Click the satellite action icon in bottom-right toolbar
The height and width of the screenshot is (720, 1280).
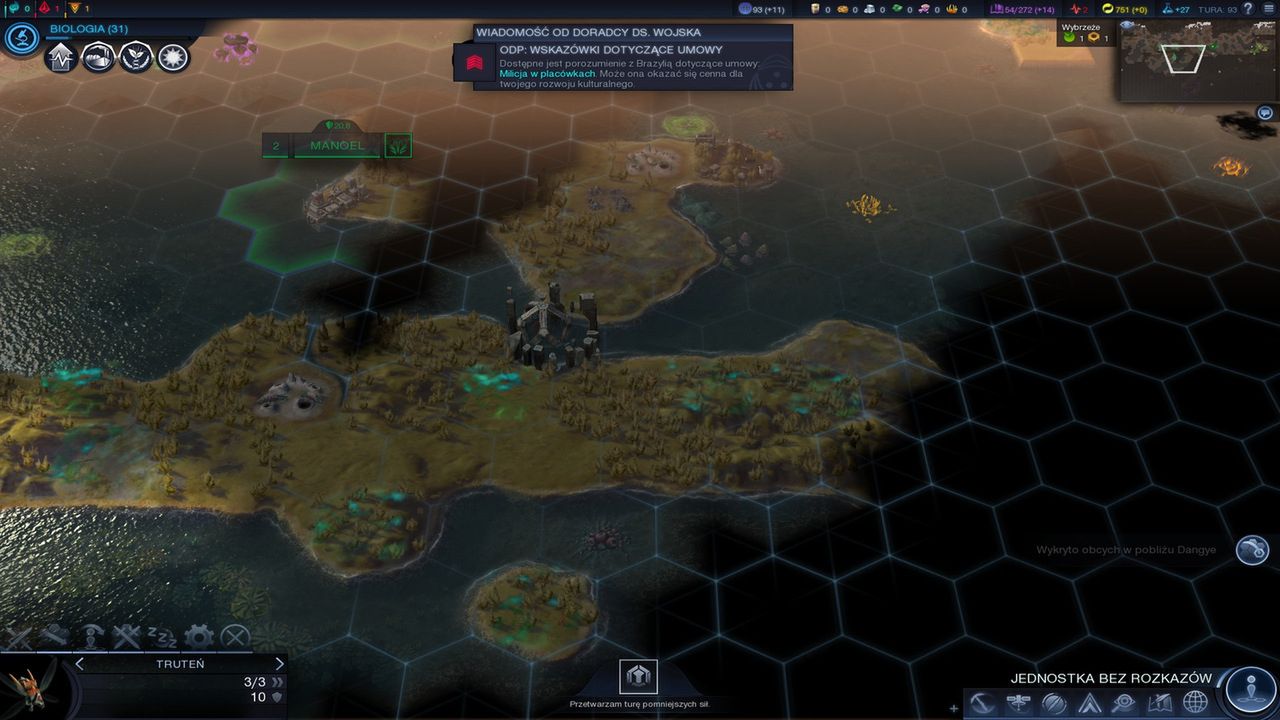(1017, 701)
